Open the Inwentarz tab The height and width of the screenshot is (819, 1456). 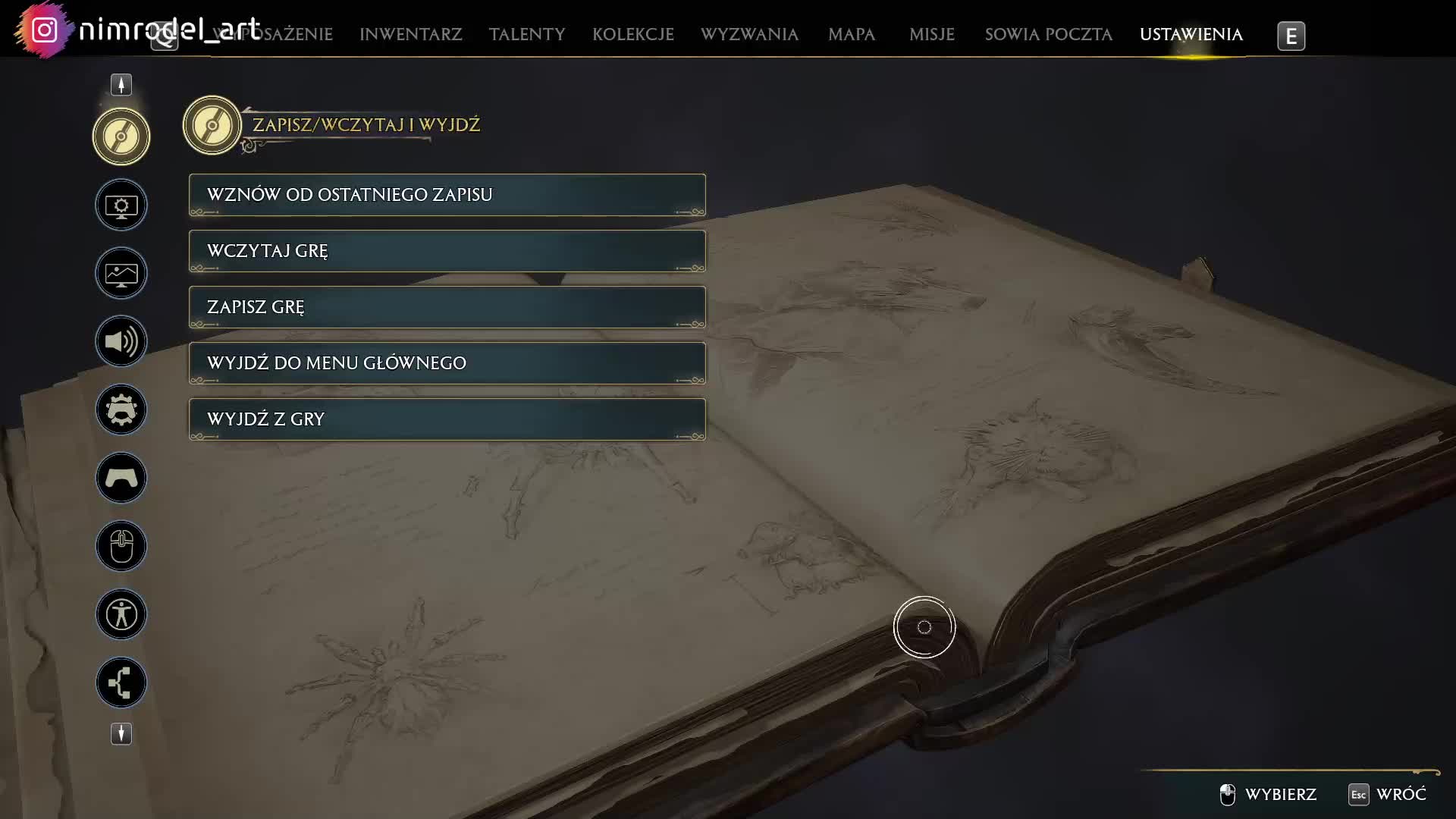coord(410,35)
